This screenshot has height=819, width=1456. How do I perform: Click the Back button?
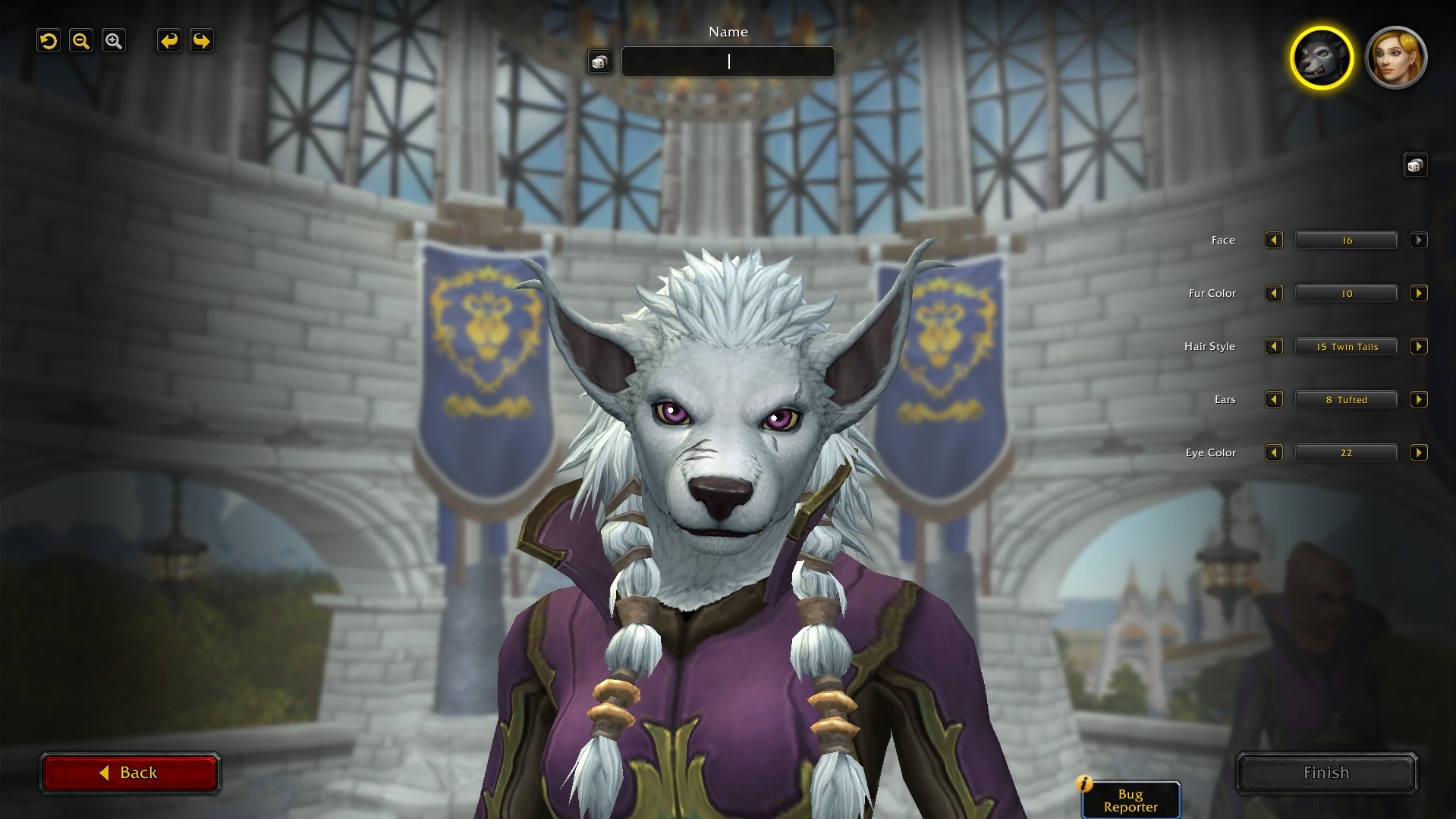(x=130, y=772)
